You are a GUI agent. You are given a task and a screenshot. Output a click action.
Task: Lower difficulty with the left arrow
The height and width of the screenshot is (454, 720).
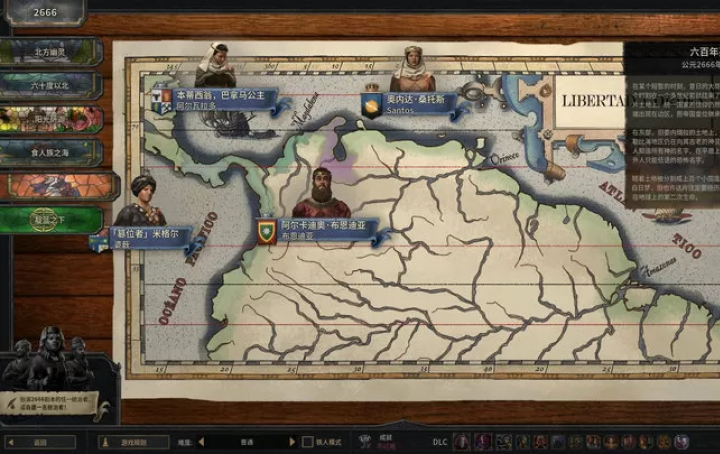[x=201, y=441]
